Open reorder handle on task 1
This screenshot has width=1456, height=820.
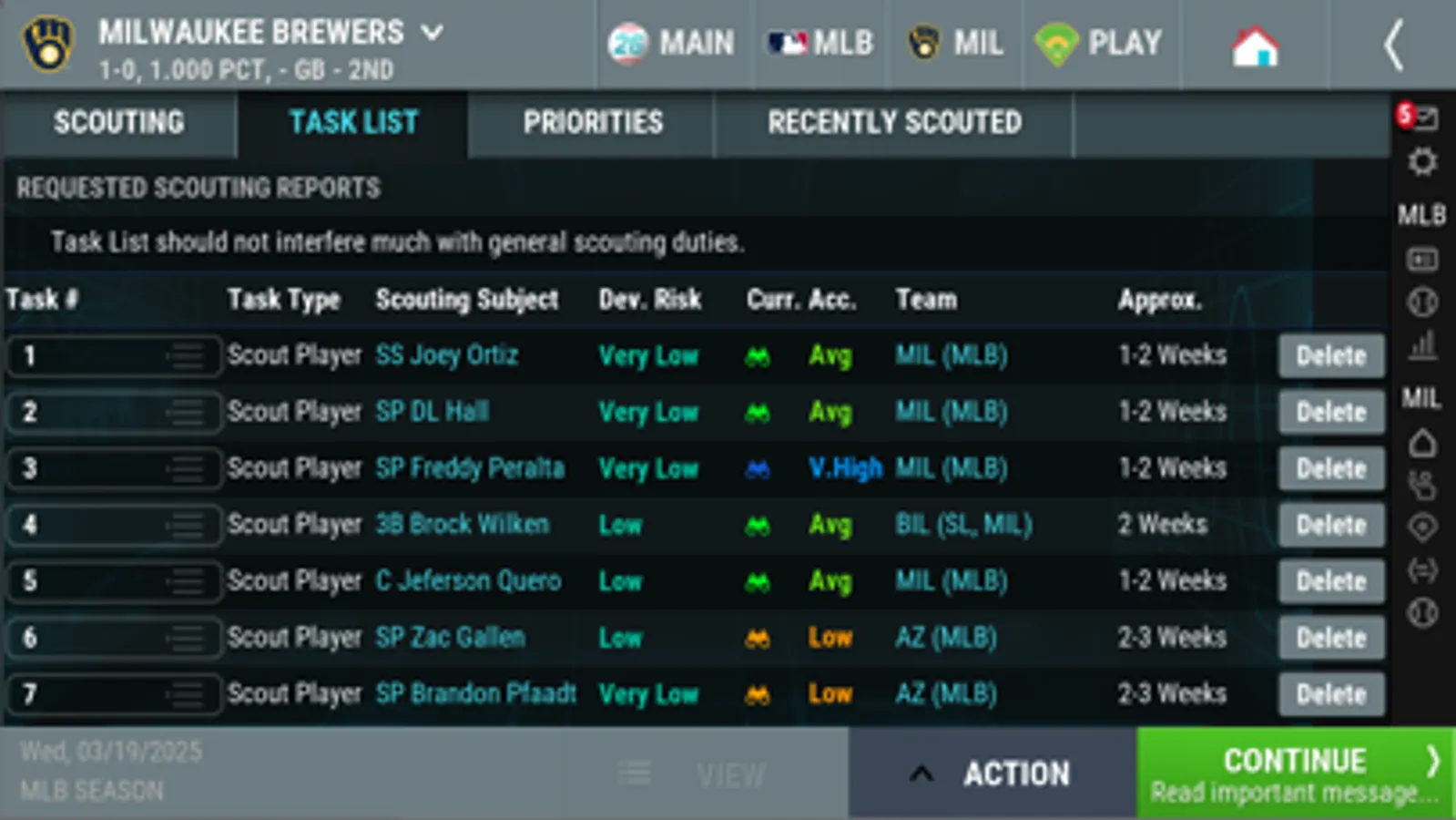(188, 355)
